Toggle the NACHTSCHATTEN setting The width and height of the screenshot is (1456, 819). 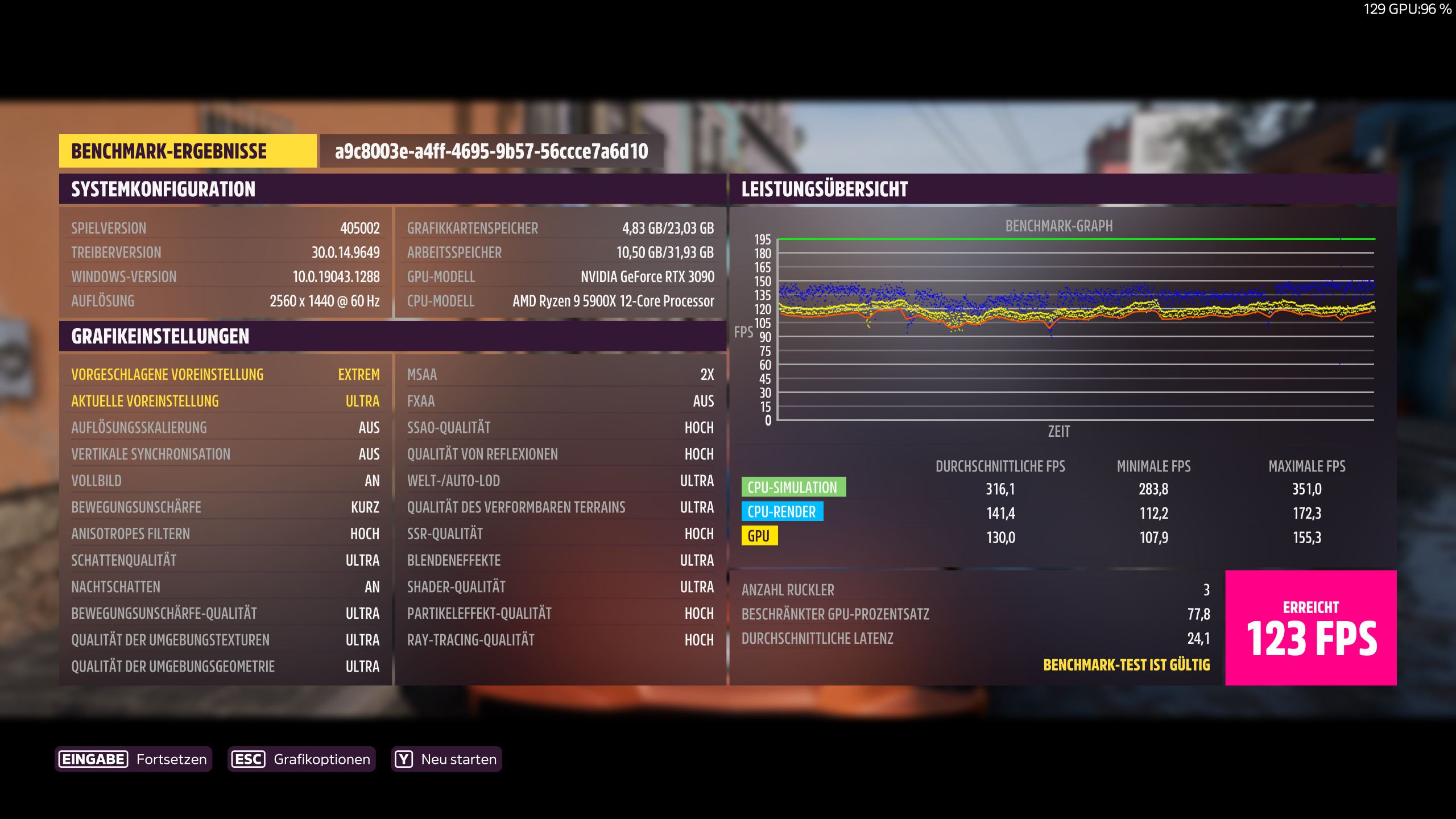(225, 586)
